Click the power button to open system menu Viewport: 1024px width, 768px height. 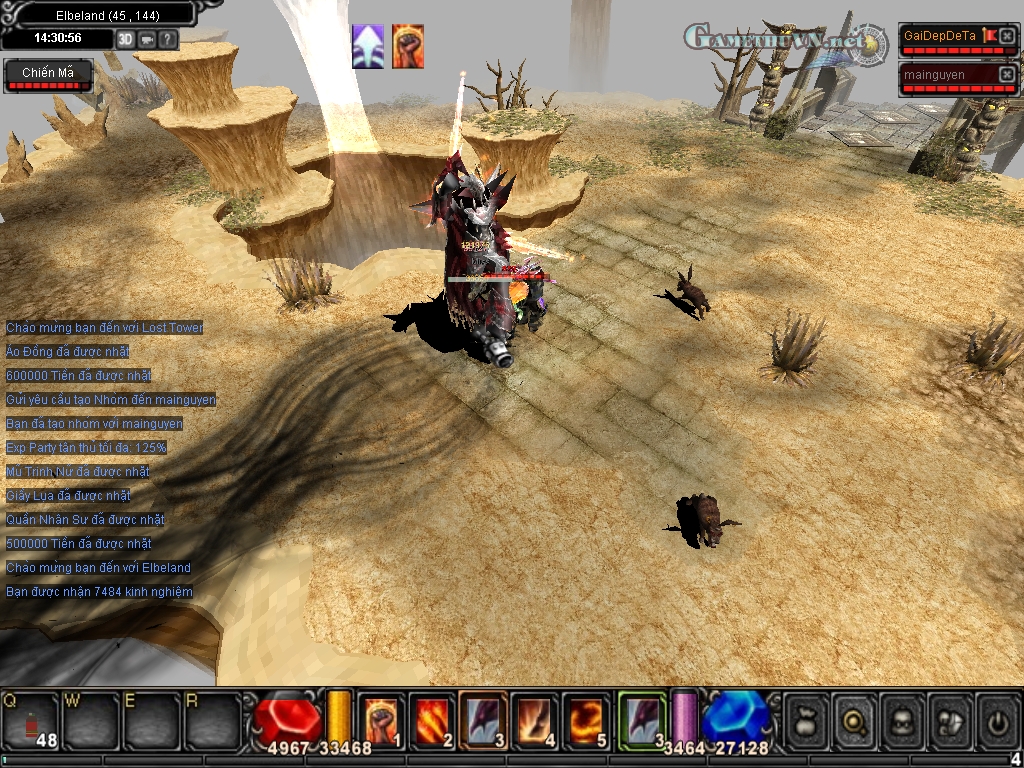(x=997, y=718)
